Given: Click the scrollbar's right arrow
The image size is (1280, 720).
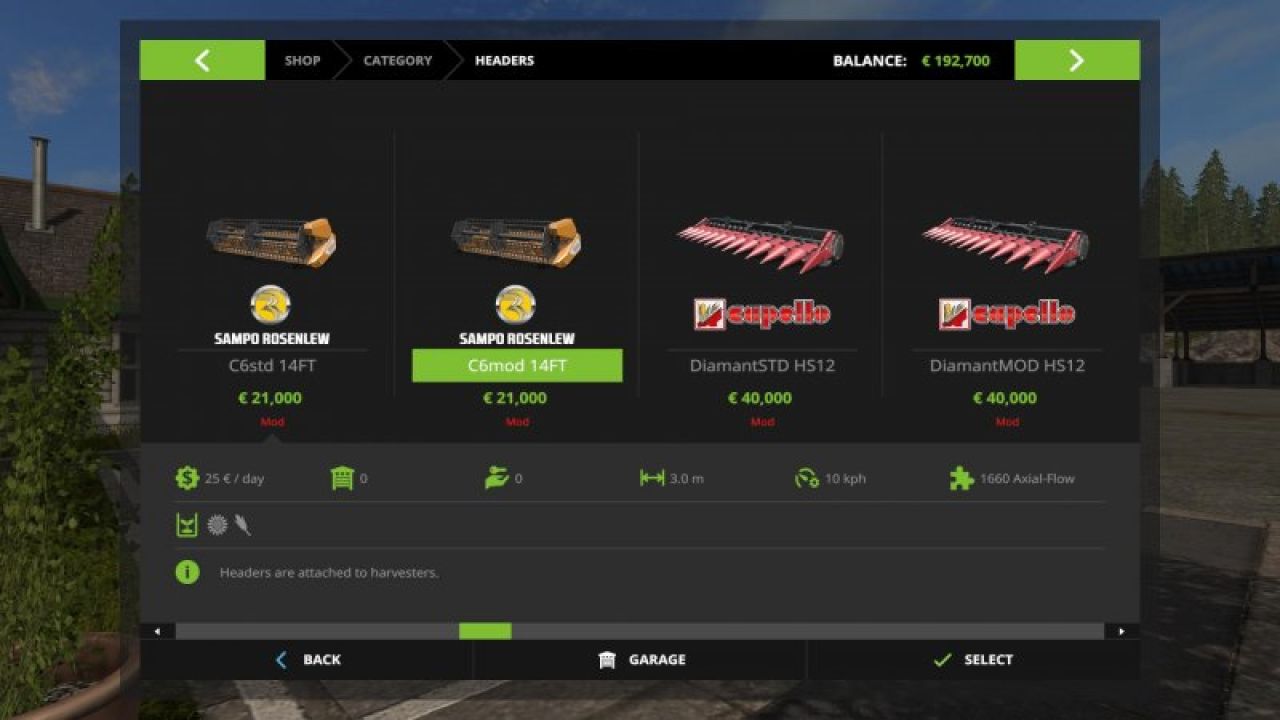Looking at the screenshot, I should 1121,631.
